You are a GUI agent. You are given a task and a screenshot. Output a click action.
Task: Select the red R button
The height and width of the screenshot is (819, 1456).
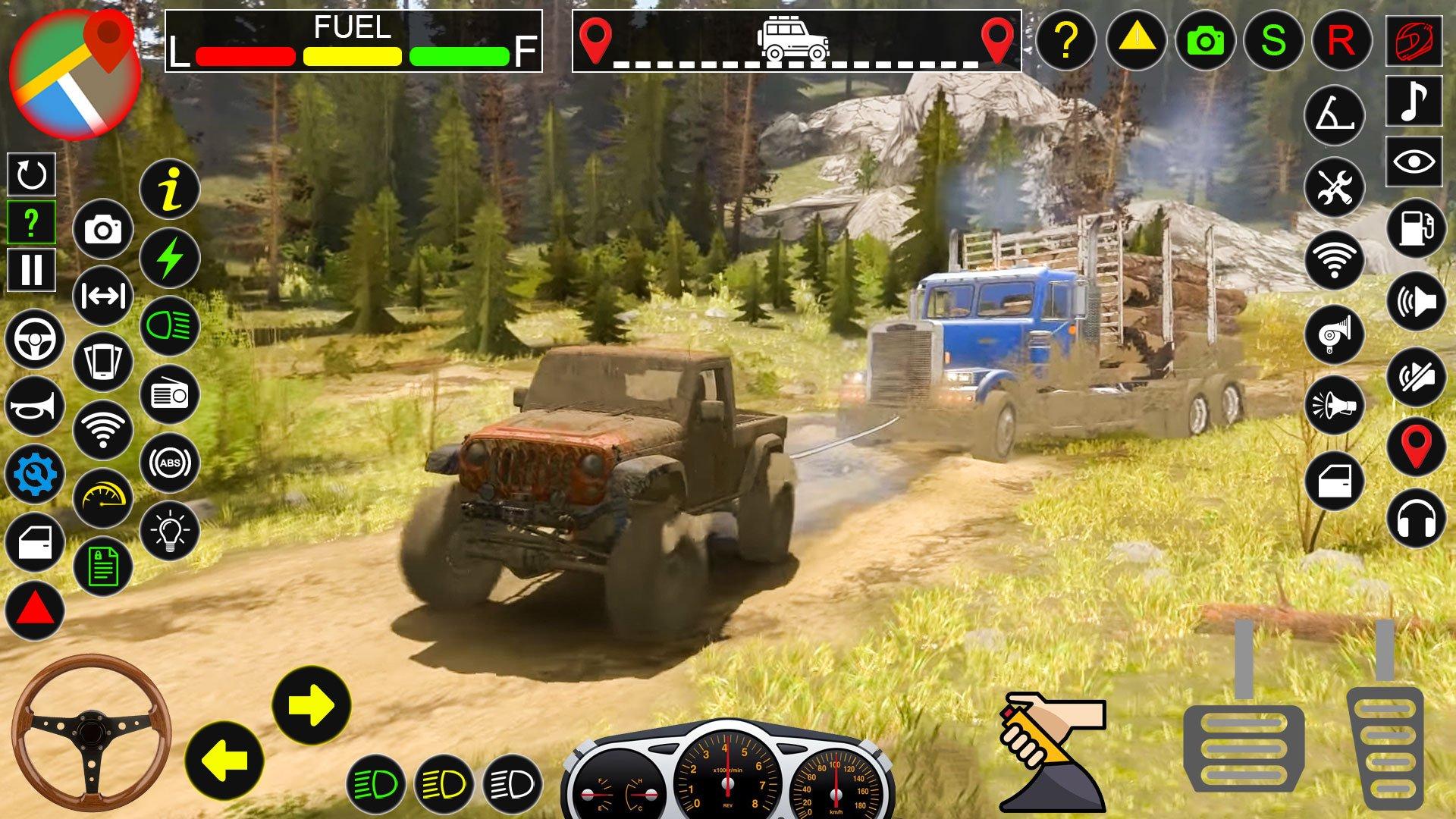point(1341,40)
